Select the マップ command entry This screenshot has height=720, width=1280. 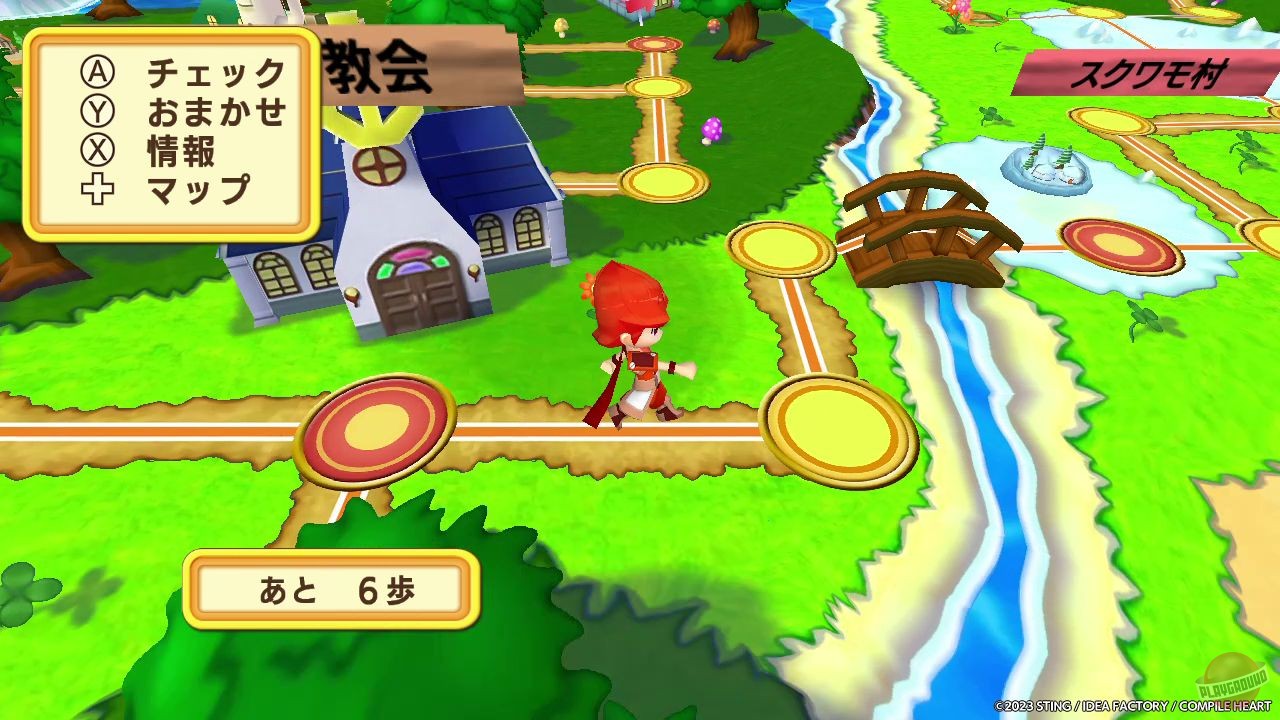(200, 189)
